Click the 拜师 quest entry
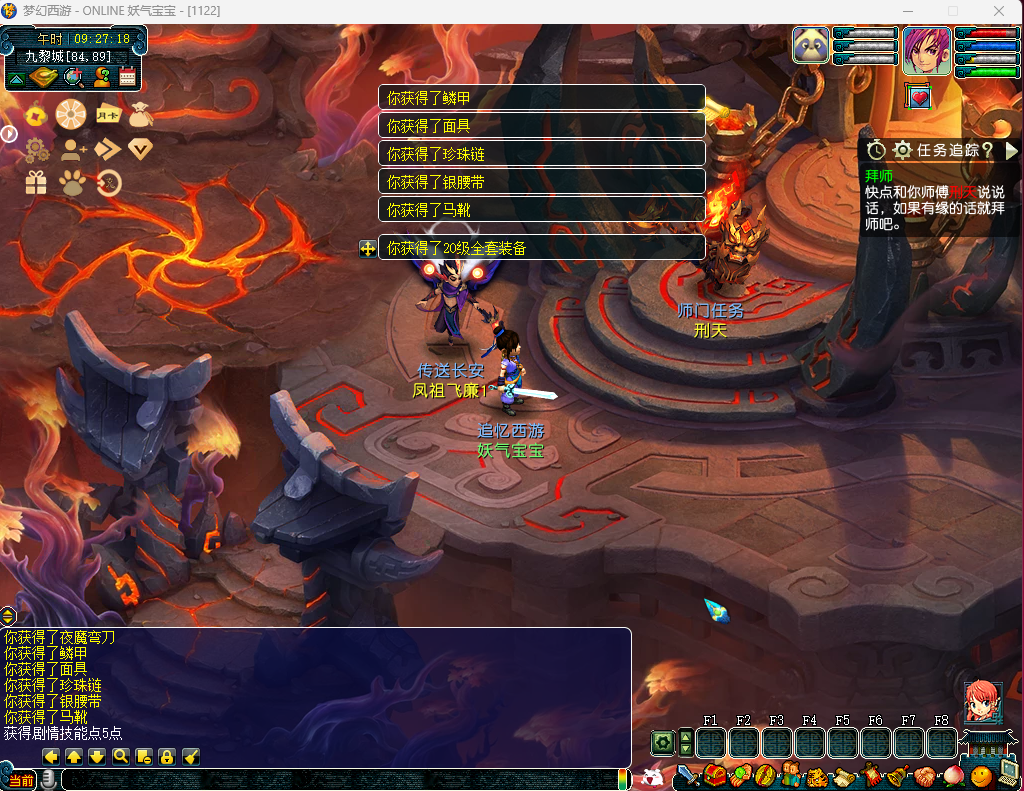This screenshot has width=1024, height=791. tap(877, 175)
